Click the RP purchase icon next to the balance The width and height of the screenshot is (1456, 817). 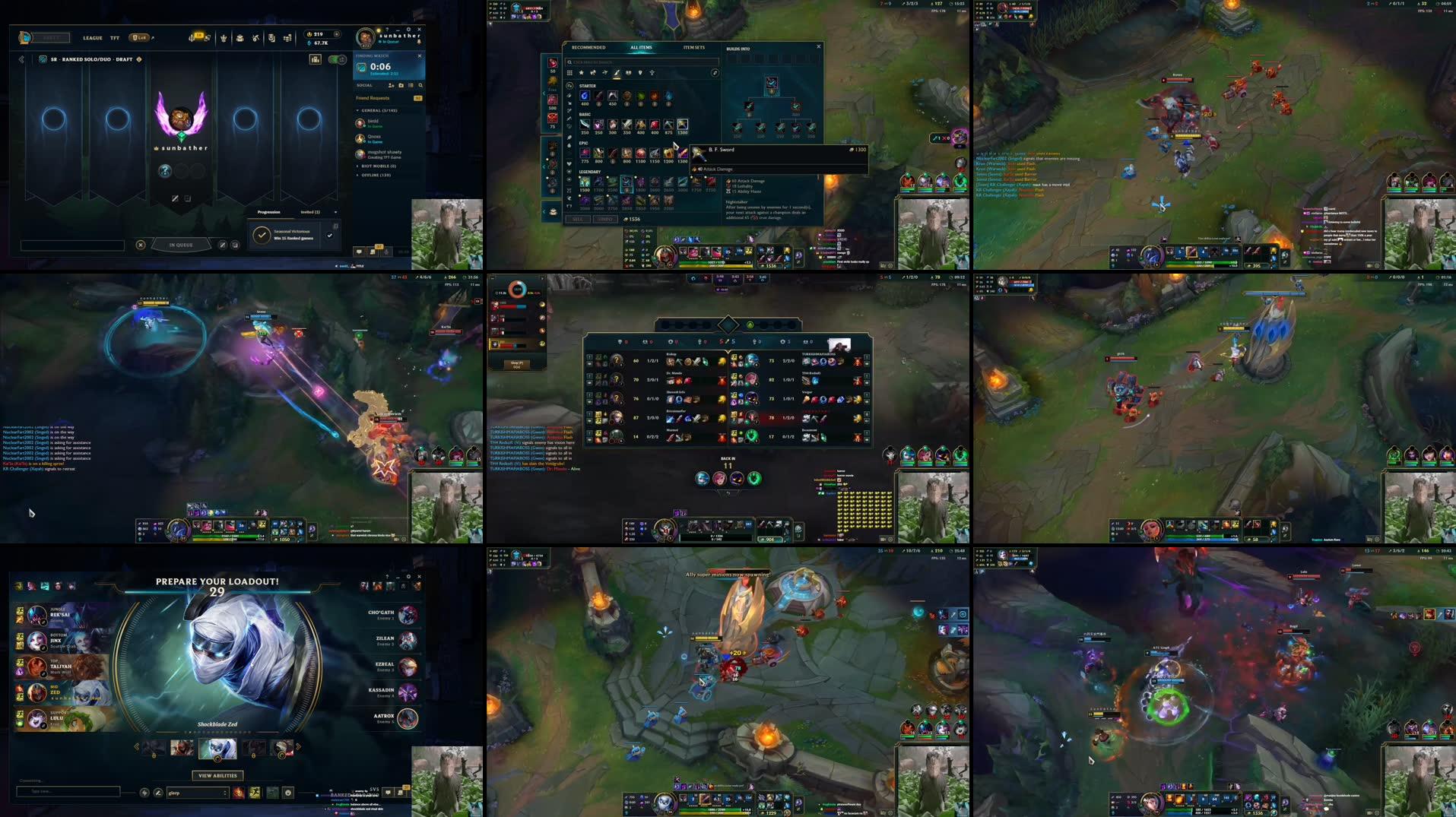tap(337, 35)
